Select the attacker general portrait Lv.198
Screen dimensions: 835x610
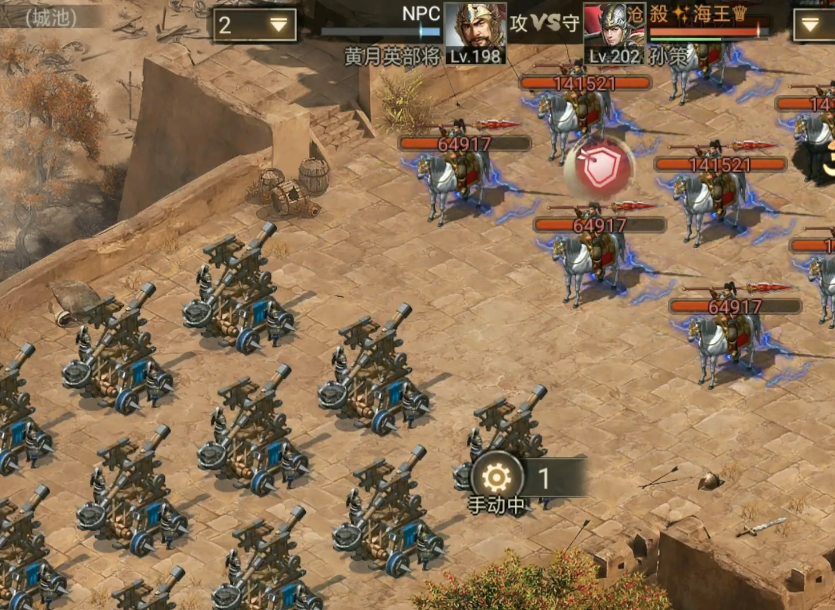pyautogui.click(x=474, y=32)
